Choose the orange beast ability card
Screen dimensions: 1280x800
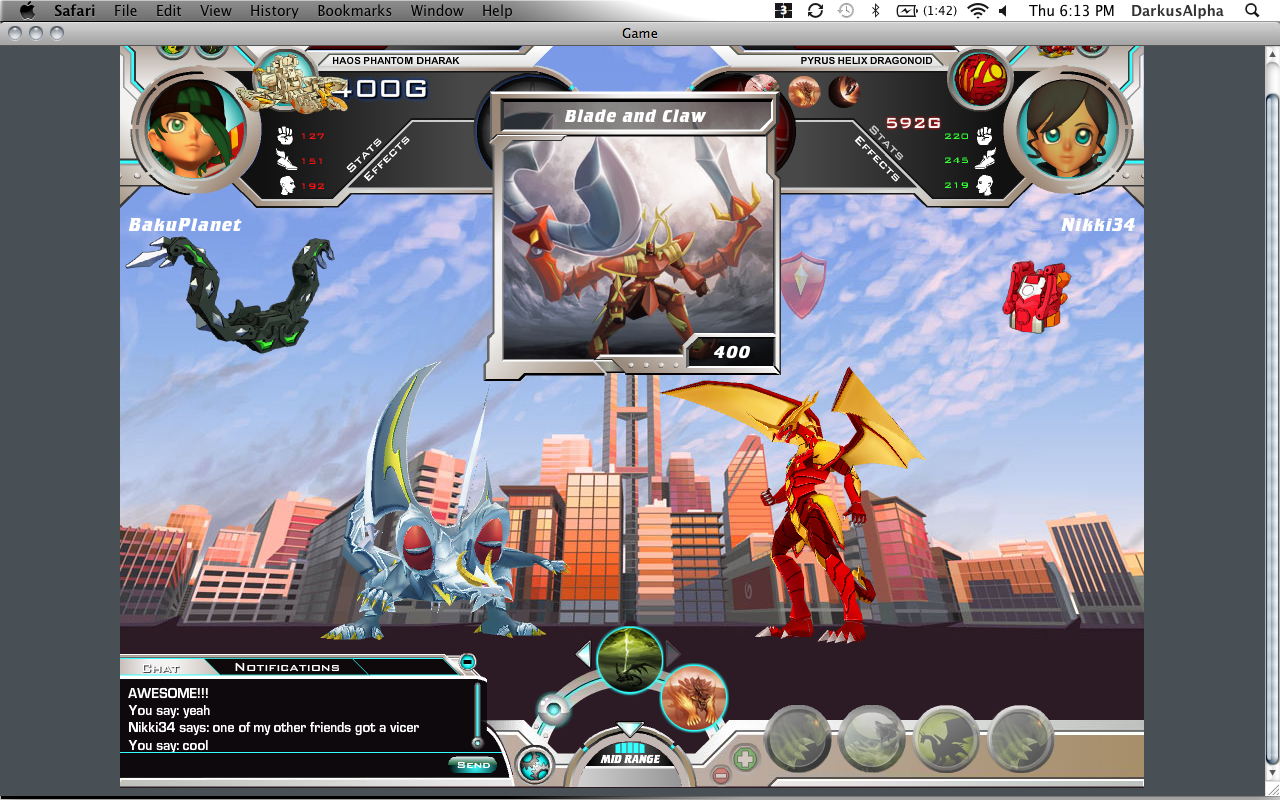[693, 697]
